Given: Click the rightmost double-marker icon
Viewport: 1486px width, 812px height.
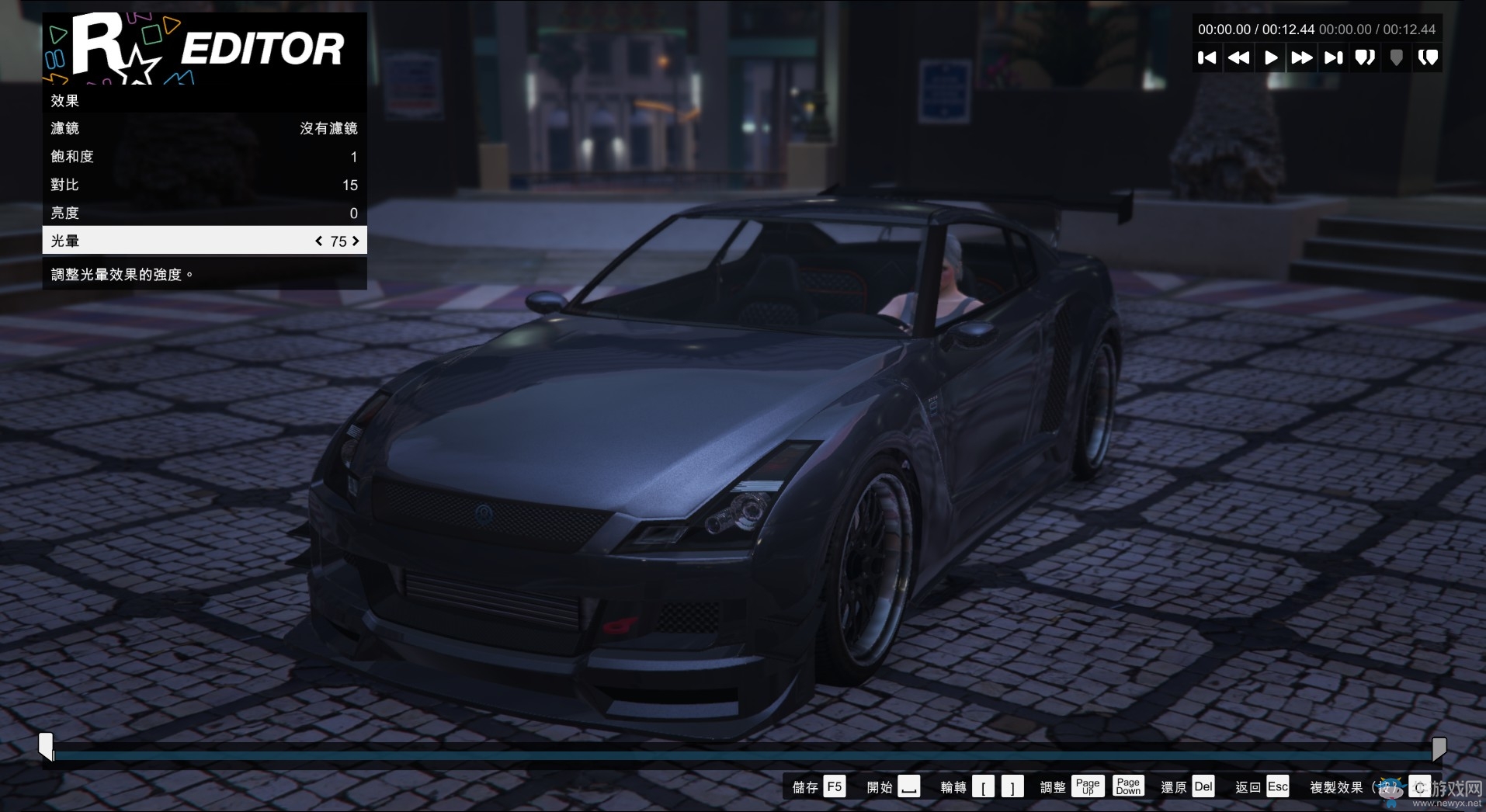Looking at the screenshot, I should pos(1428,57).
